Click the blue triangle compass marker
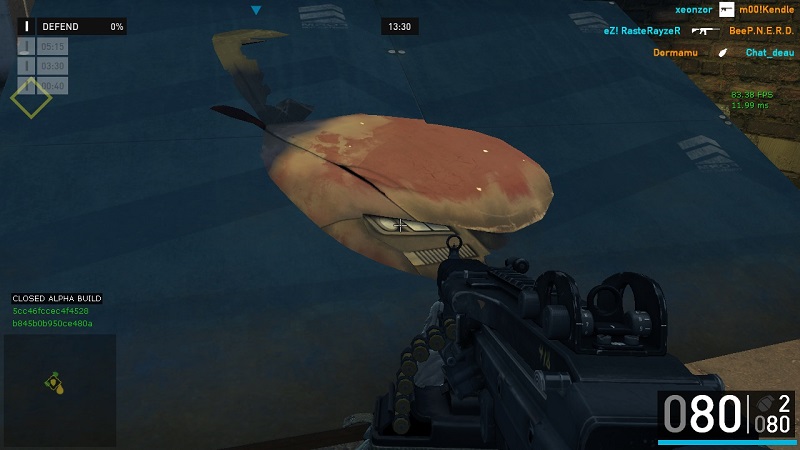 pos(257,10)
